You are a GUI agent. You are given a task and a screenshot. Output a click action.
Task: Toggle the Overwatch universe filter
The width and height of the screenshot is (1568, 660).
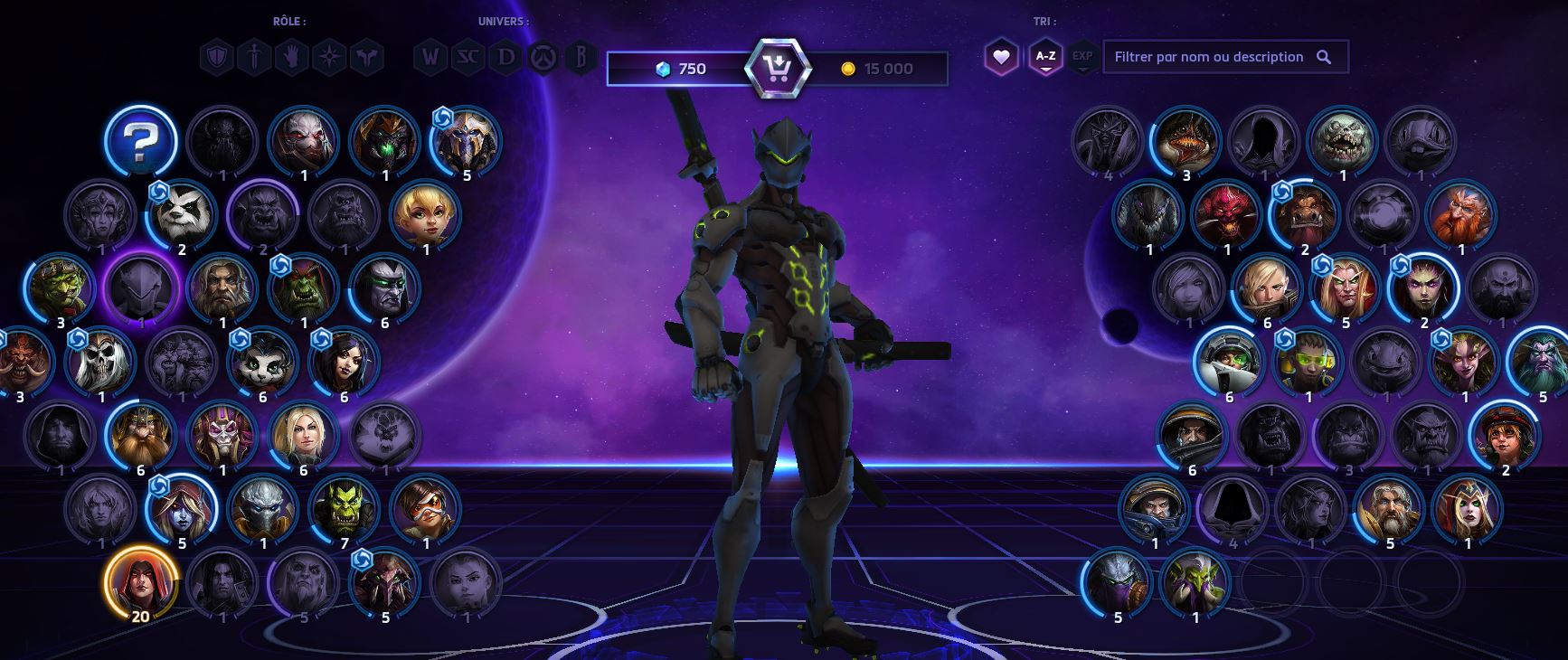click(543, 59)
